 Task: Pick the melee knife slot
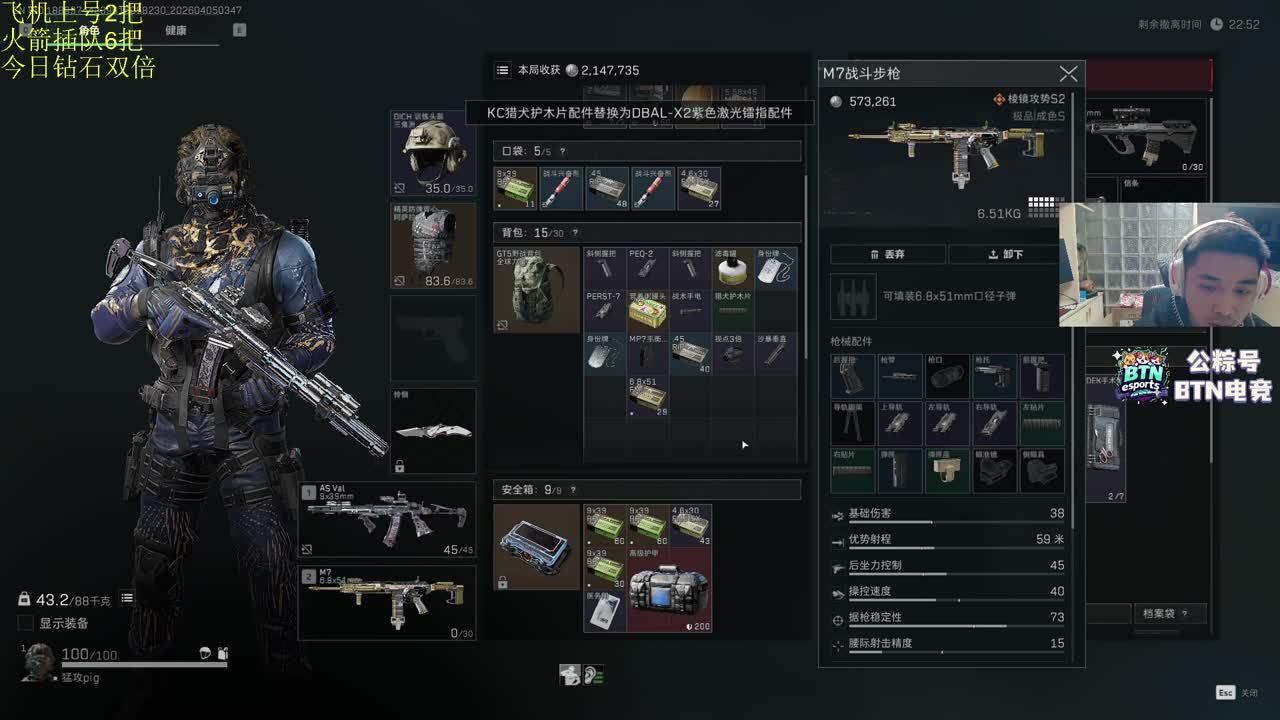point(433,431)
